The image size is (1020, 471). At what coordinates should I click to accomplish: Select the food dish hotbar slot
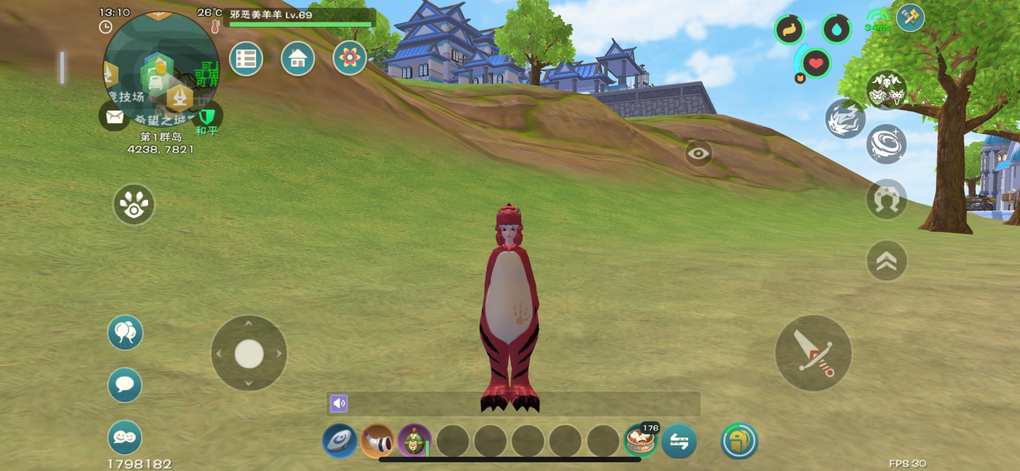[x=638, y=441]
